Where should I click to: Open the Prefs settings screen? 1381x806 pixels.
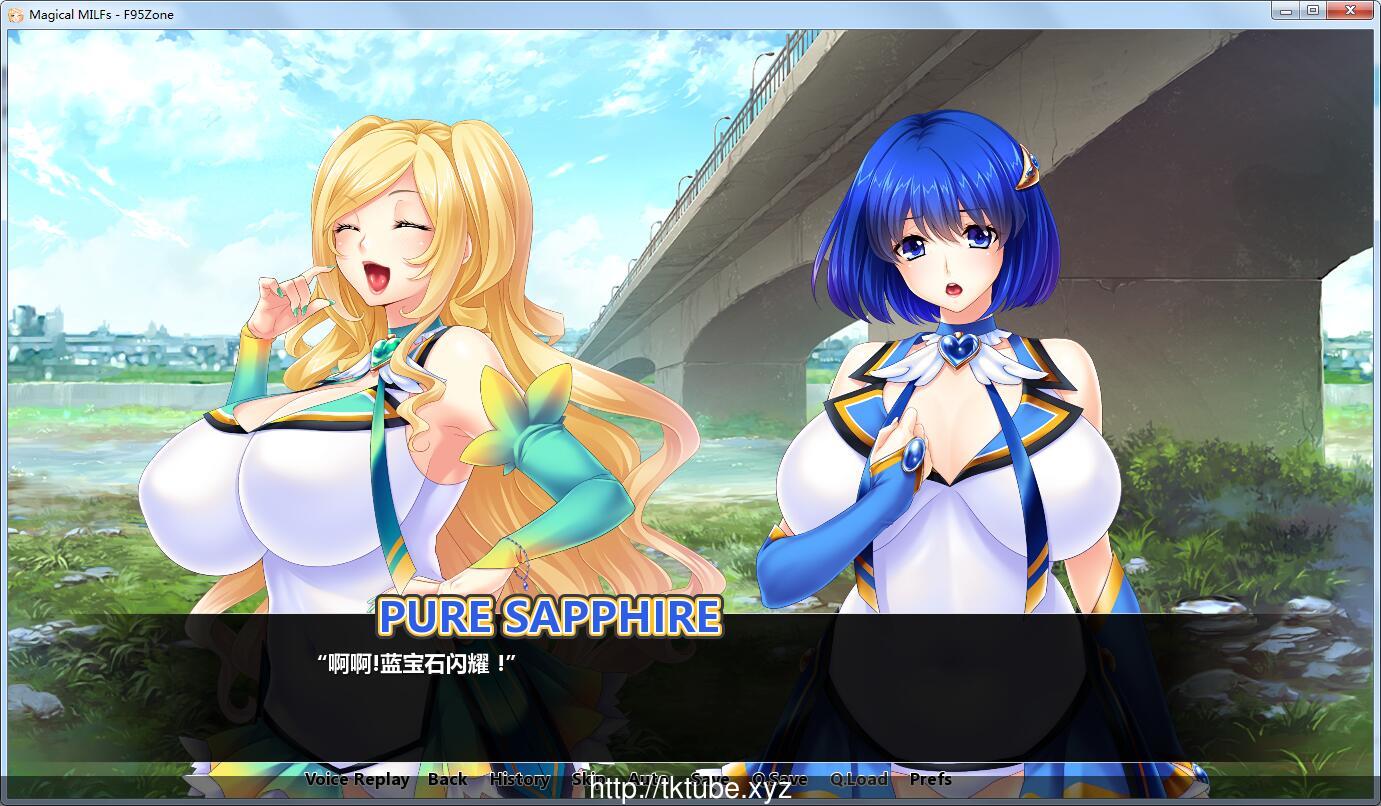tap(932, 779)
